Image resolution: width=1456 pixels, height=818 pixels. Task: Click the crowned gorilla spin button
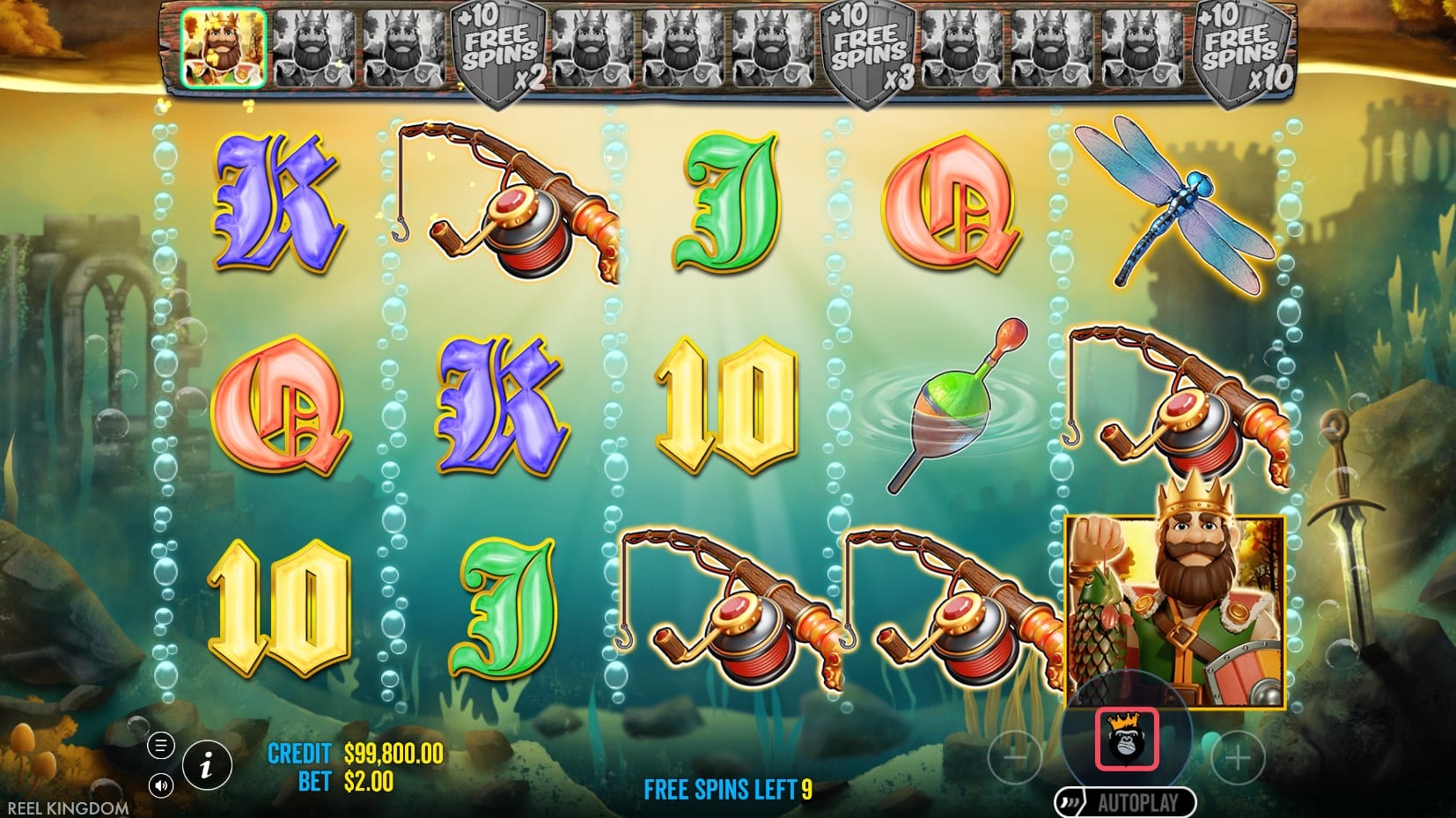[x=1126, y=738]
